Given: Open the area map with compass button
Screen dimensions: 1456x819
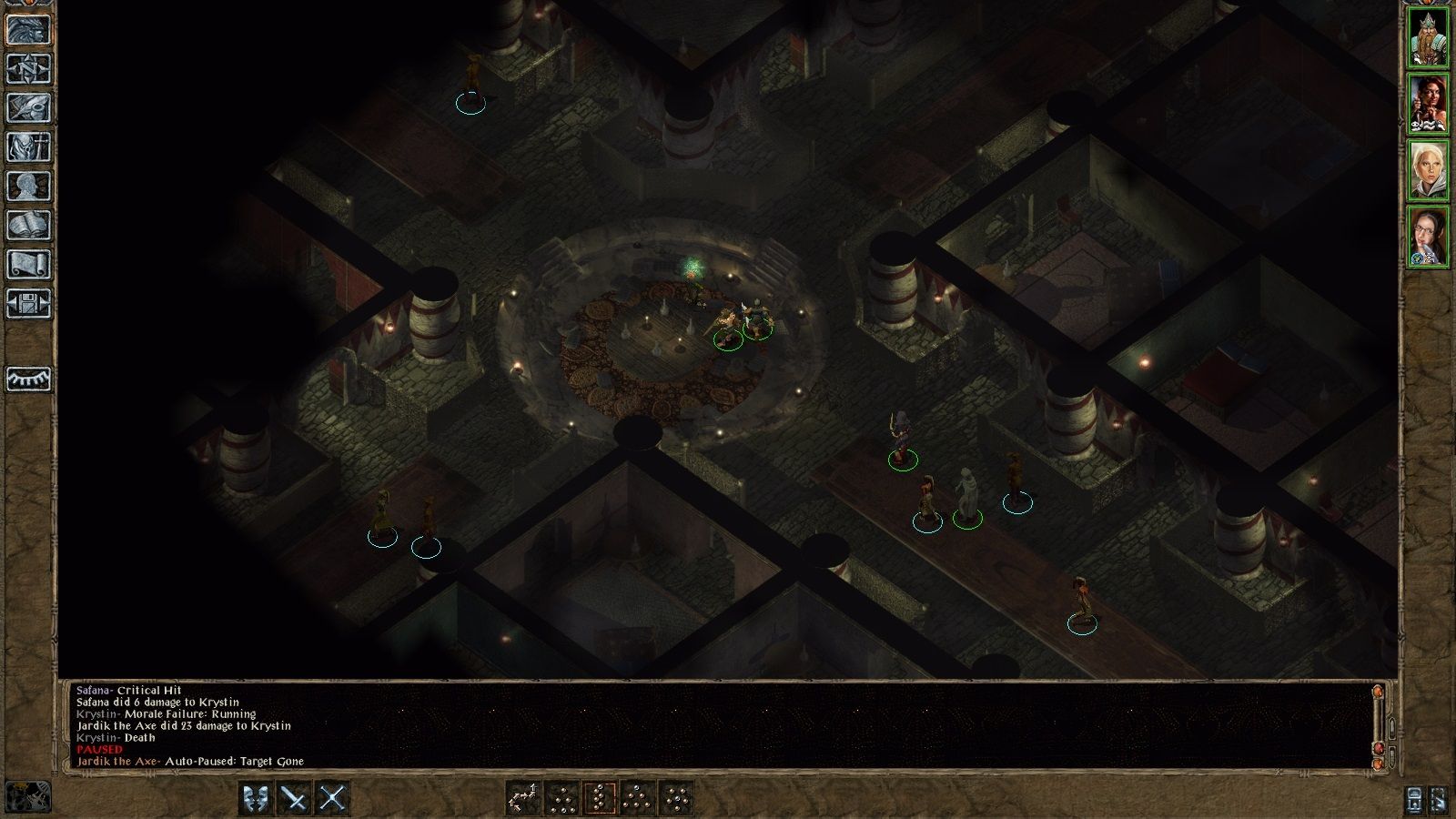Looking at the screenshot, I should pyautogui.click(x=29, y=69).
